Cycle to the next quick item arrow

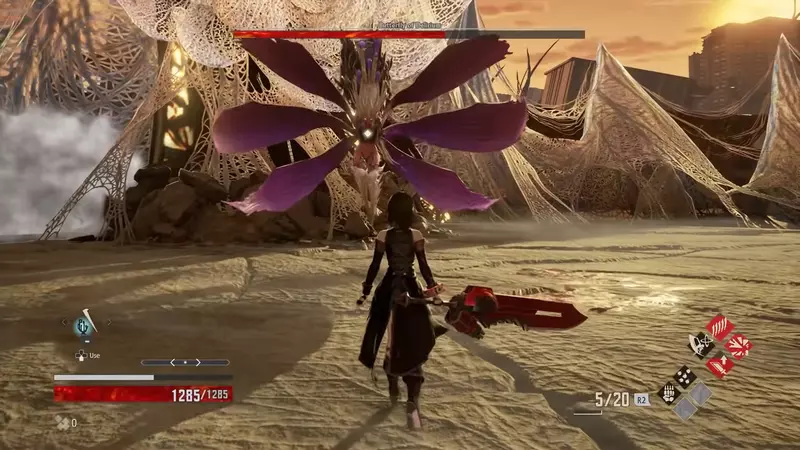[x=108, y=323]
